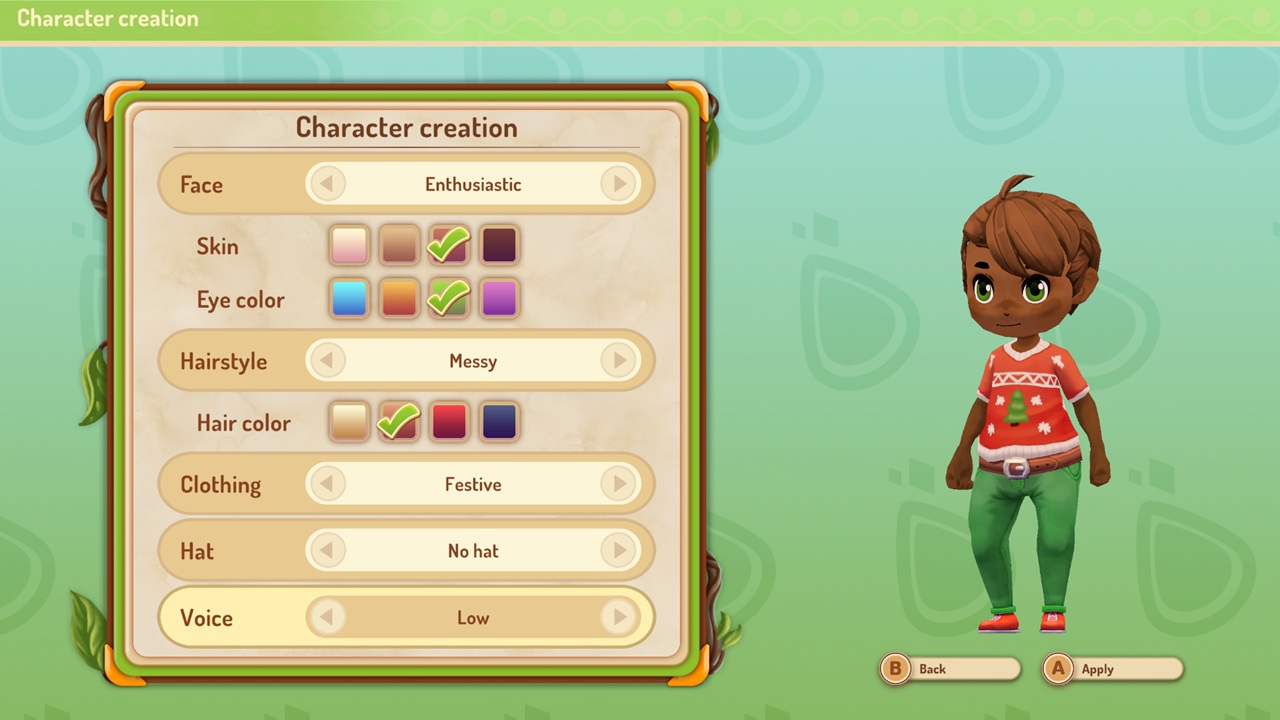Go Back from character creation
The image size is (1280, 720).
[x=948, y=668]
